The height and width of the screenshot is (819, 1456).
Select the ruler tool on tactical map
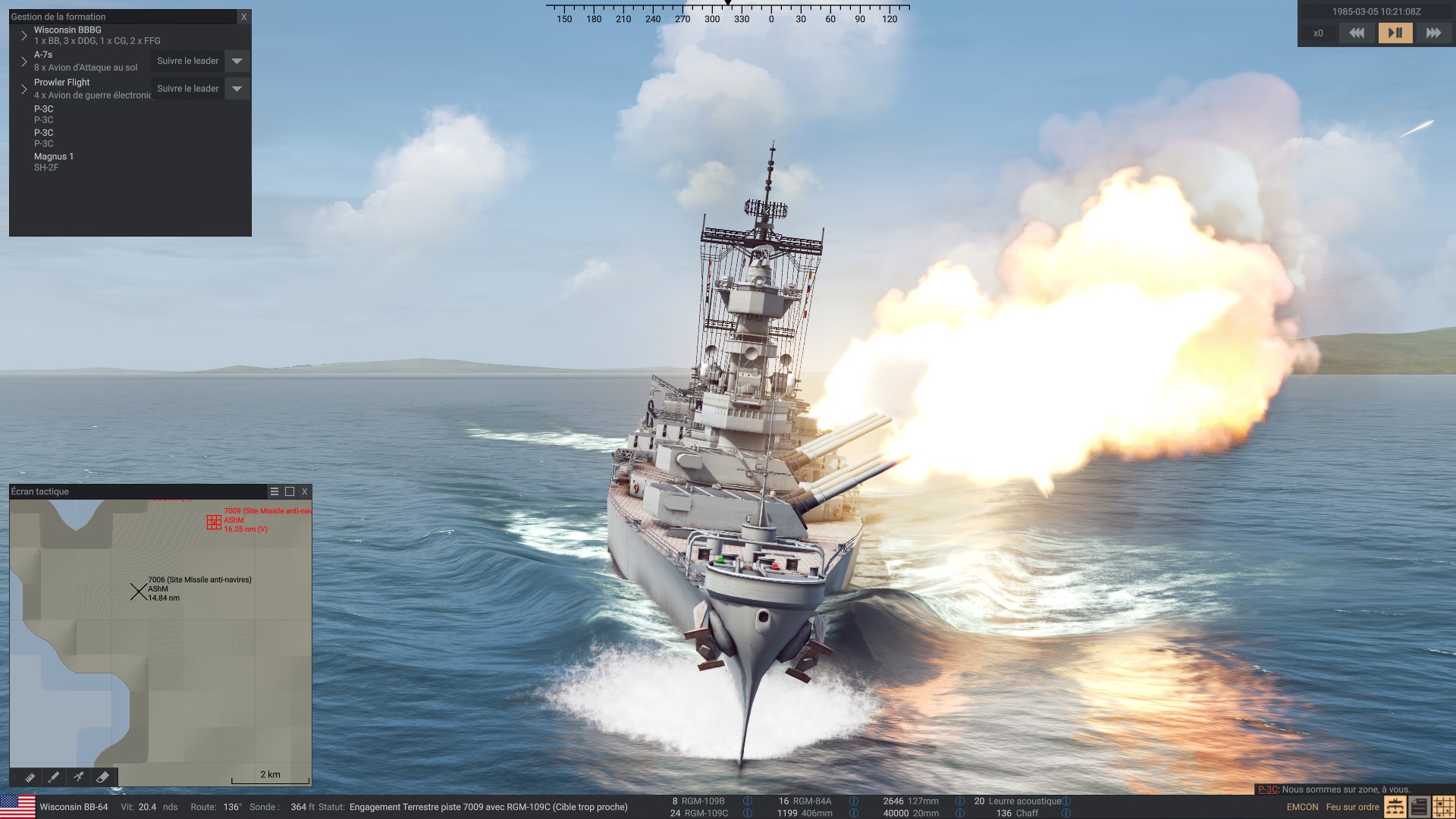pyautogui.click(x=30, y=777)
